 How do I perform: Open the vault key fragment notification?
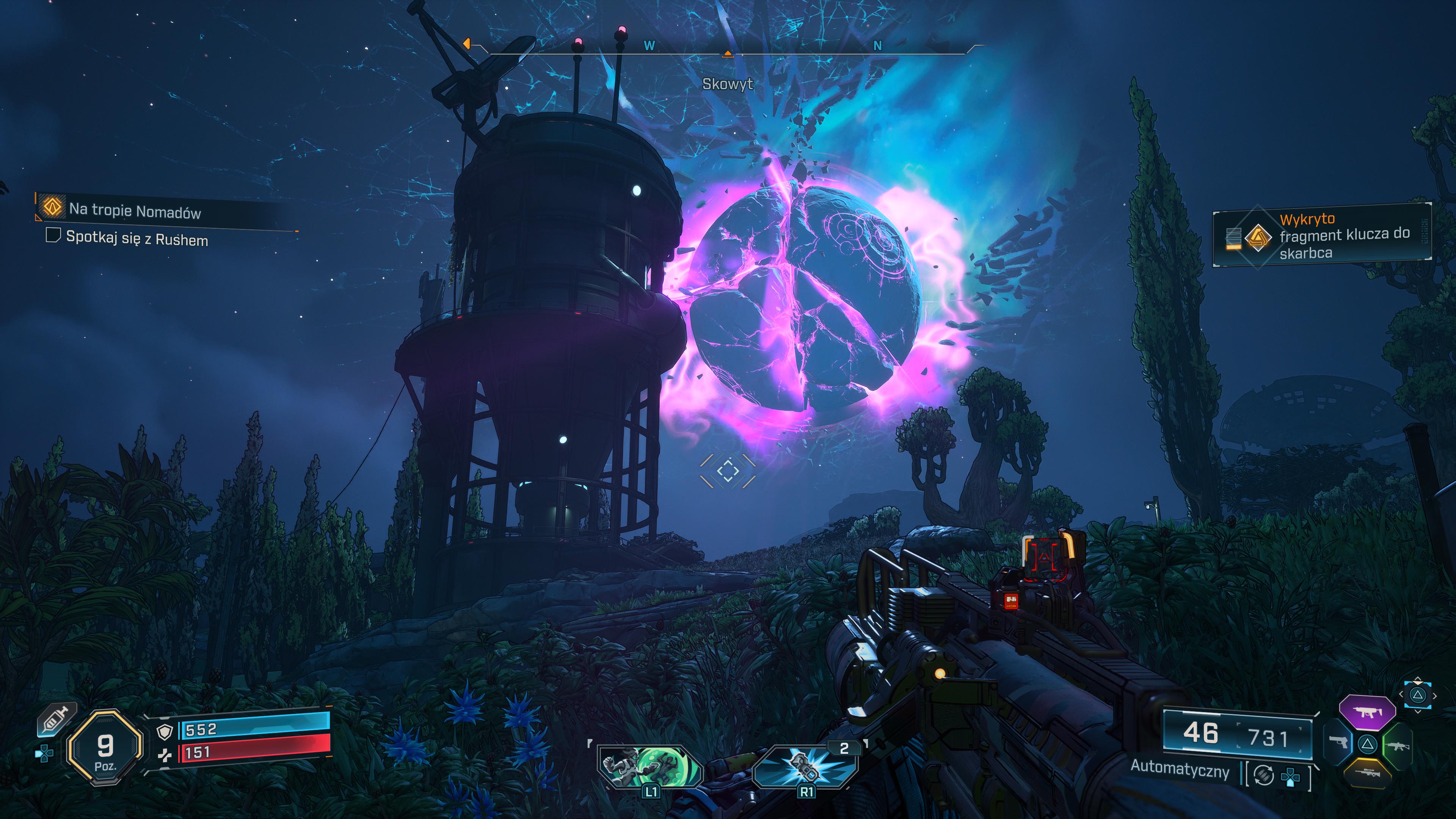pyautogui.click(x=1321, y=235)
